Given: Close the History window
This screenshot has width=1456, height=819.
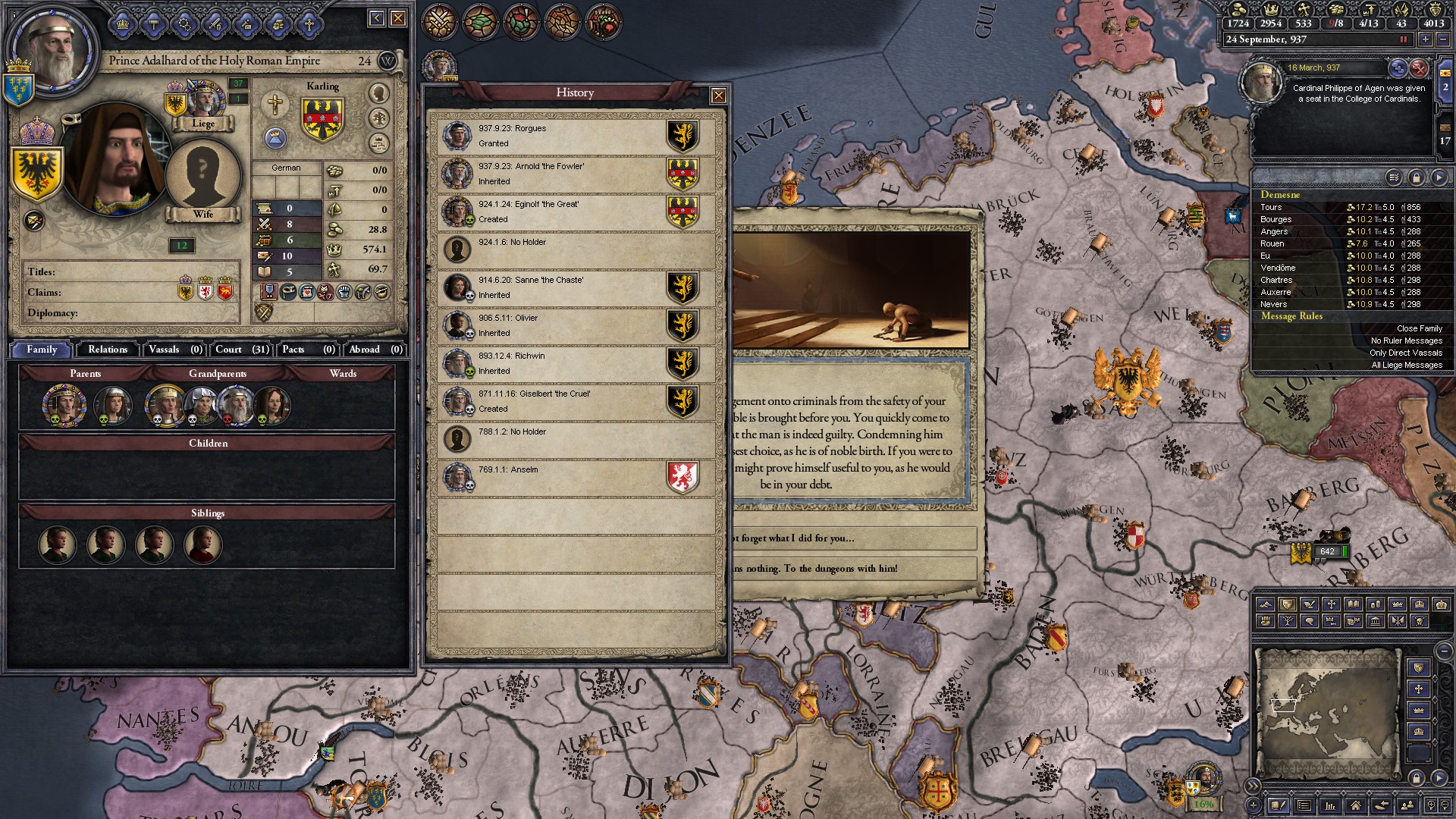Looking at the screenshot, I should tap(718, 96).
